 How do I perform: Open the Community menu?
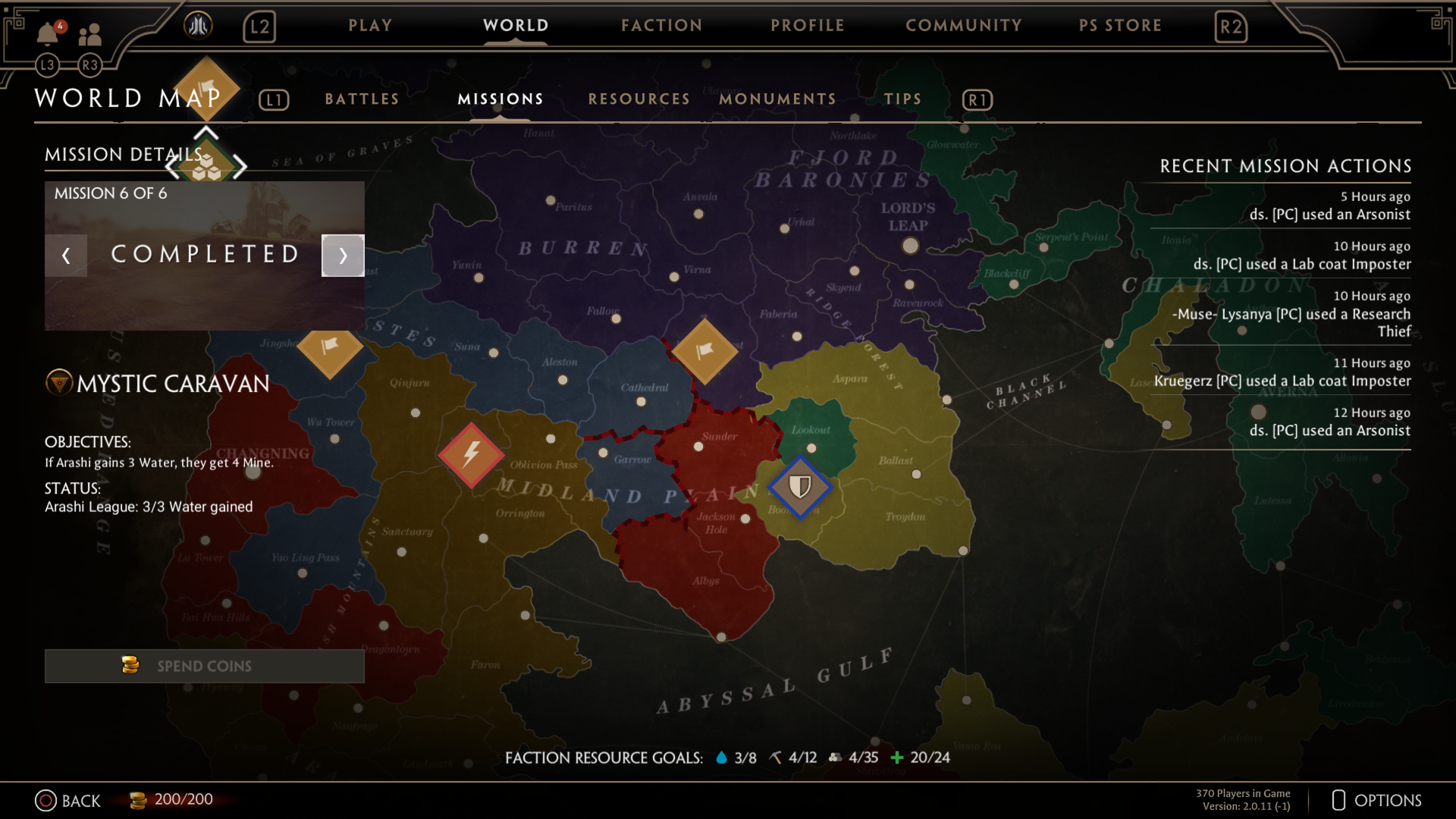pyautogui.click(x=964, y=25)
